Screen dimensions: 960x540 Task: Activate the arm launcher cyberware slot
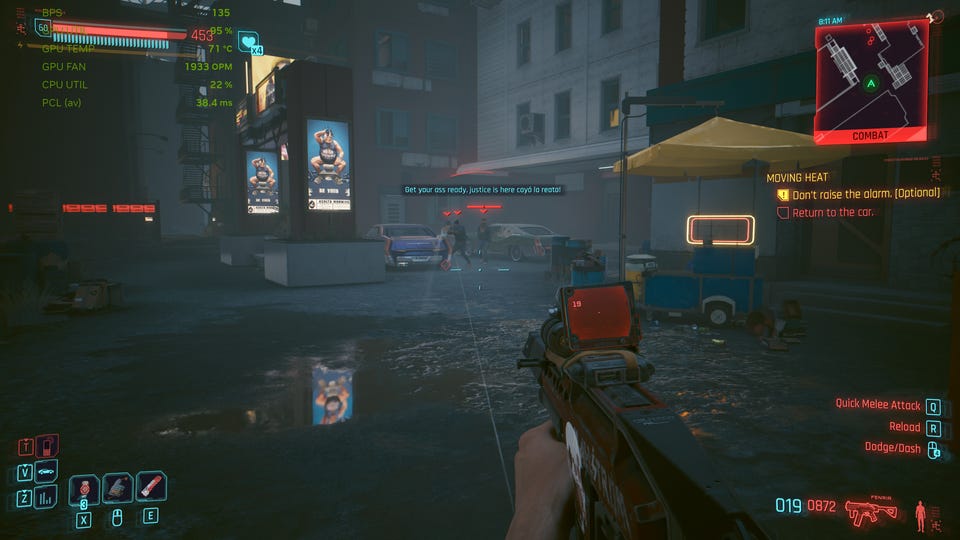click(x=117, y=488)
